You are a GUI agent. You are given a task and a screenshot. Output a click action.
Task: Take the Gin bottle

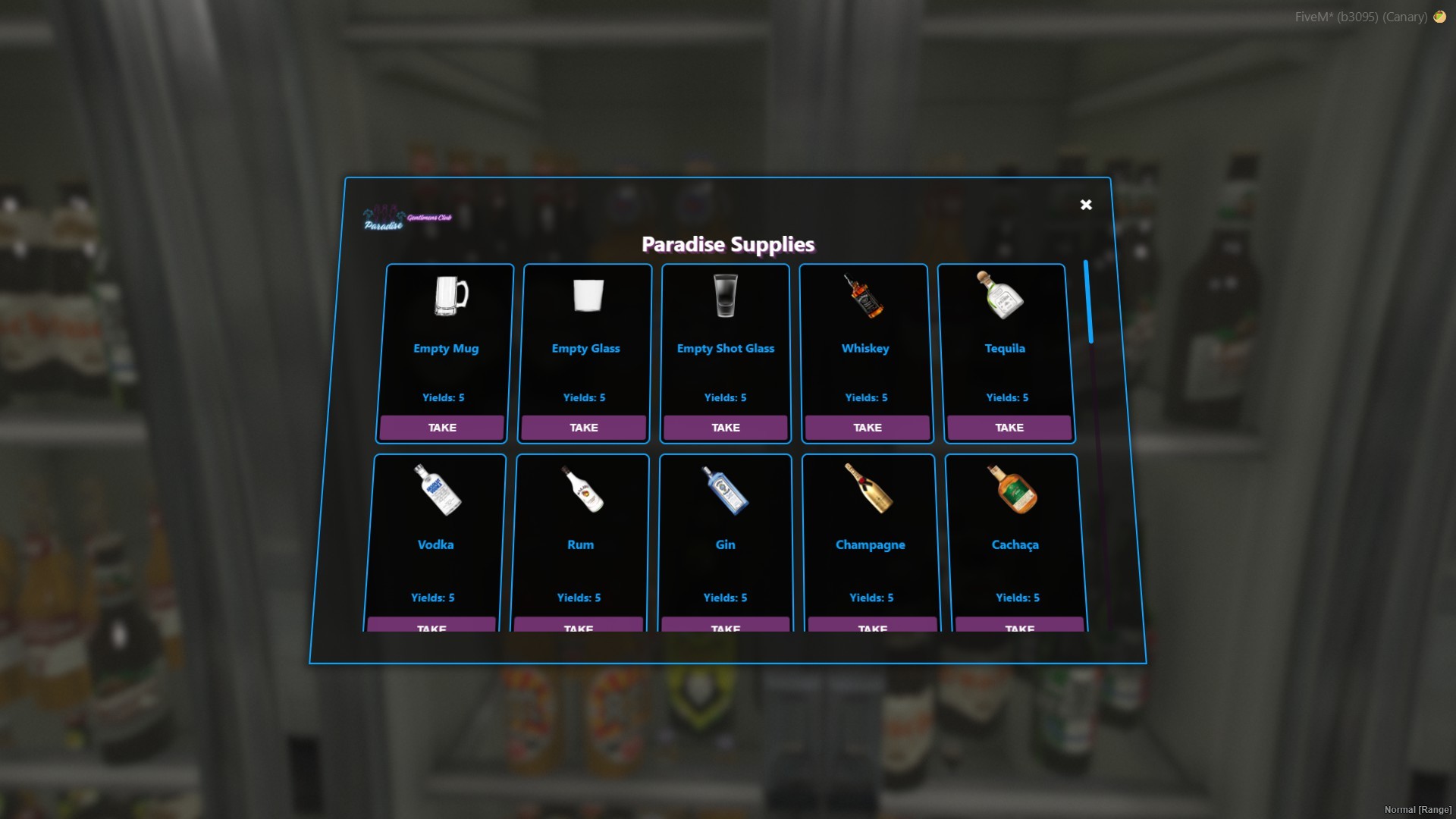[726, 626]
